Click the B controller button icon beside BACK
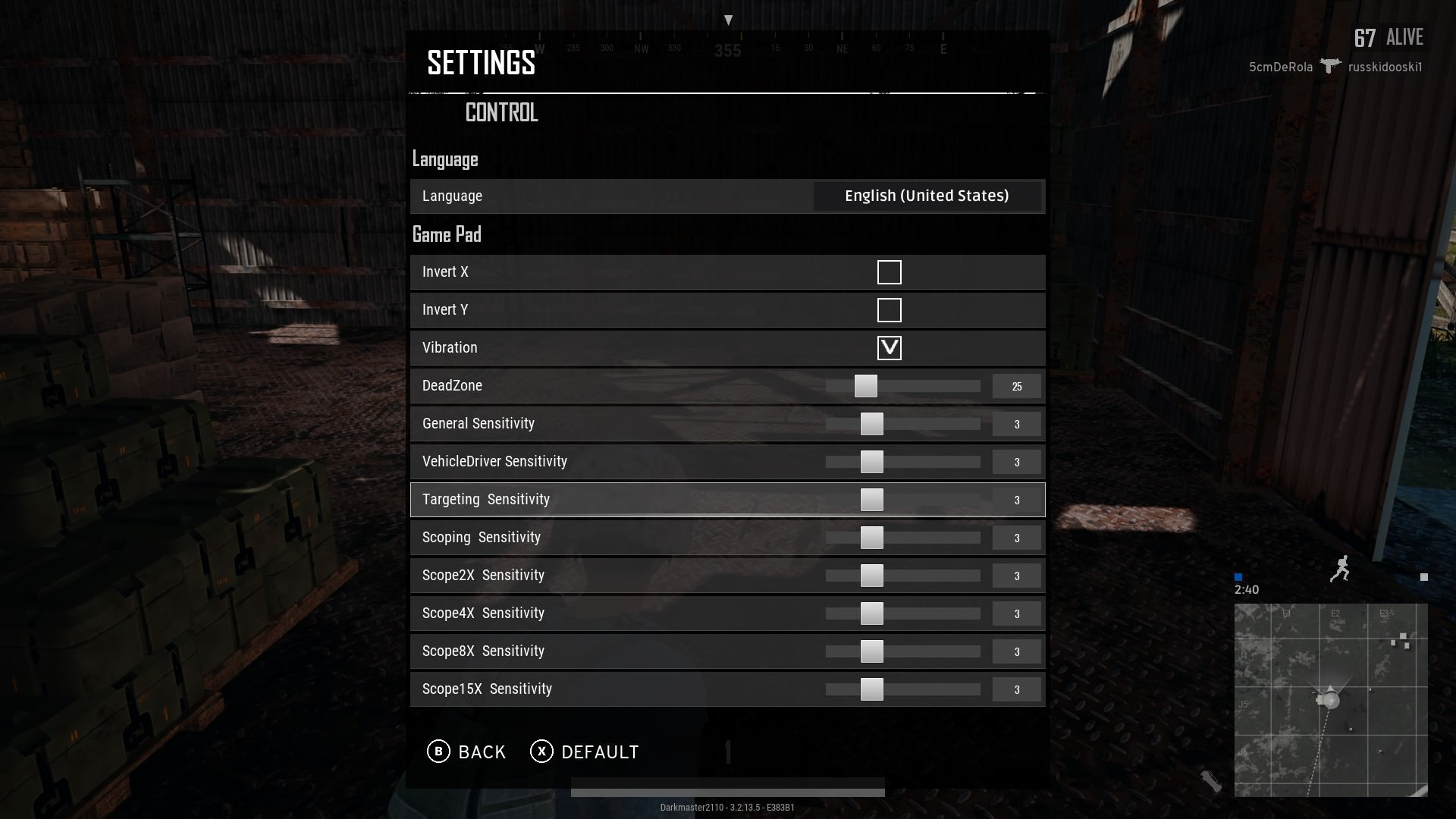 [x=438, y=752]
